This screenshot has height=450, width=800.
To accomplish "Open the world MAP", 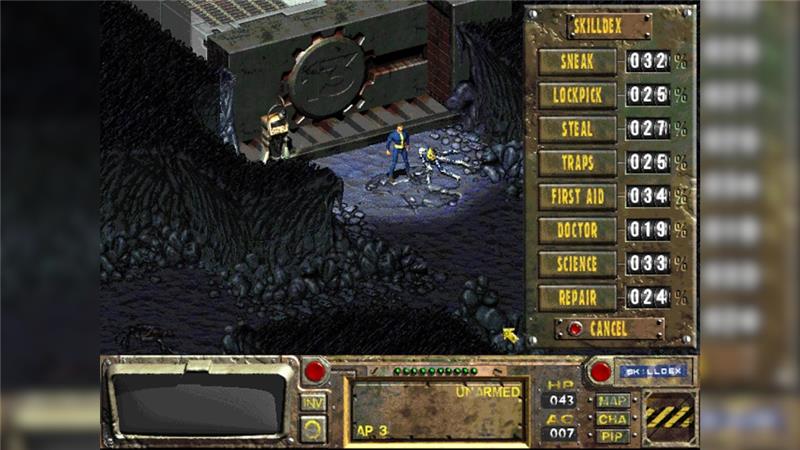I will click(x=612, y=401).
